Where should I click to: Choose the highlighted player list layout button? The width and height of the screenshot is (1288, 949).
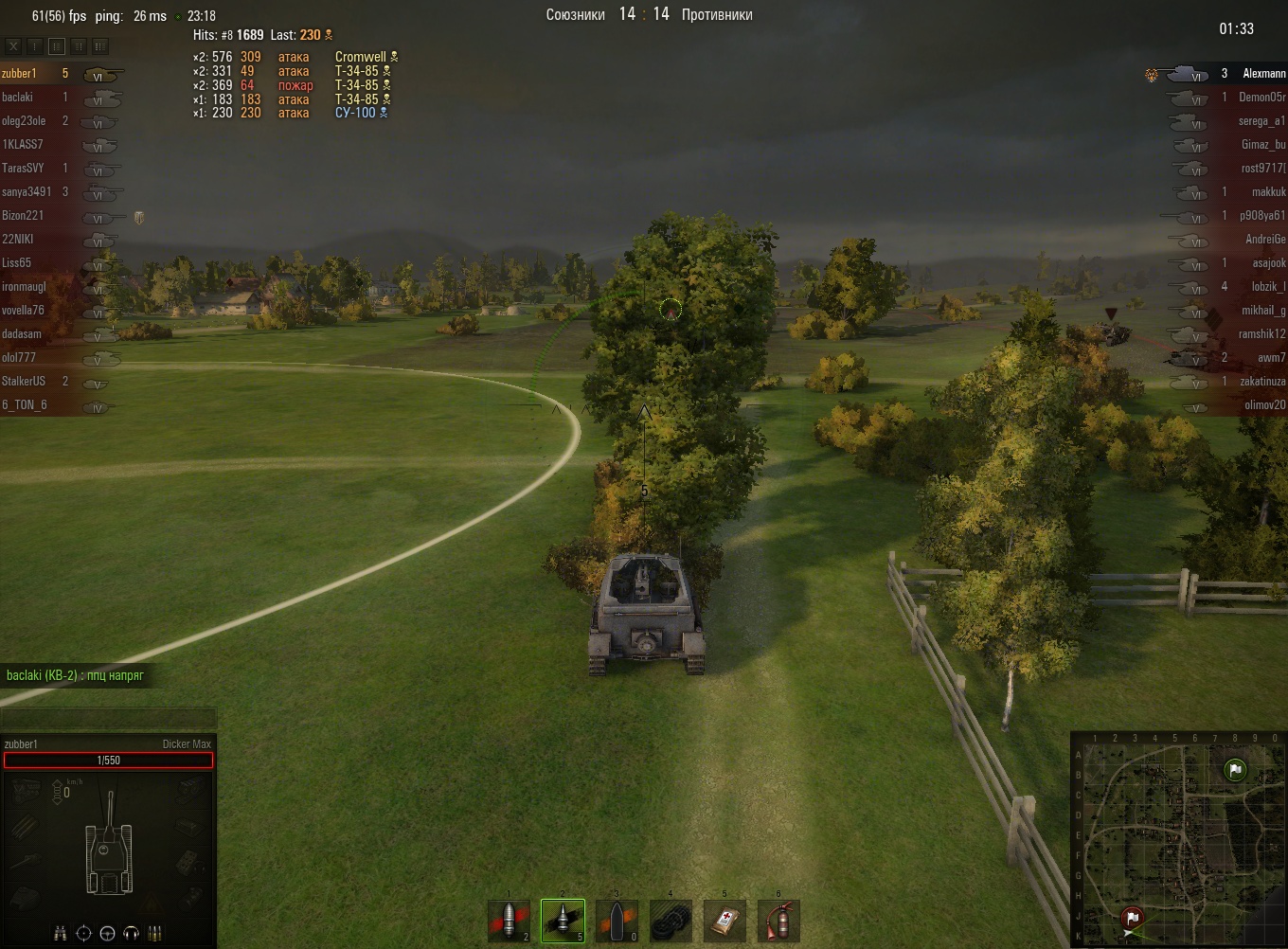pyautogui.click(x=57, y=45)
